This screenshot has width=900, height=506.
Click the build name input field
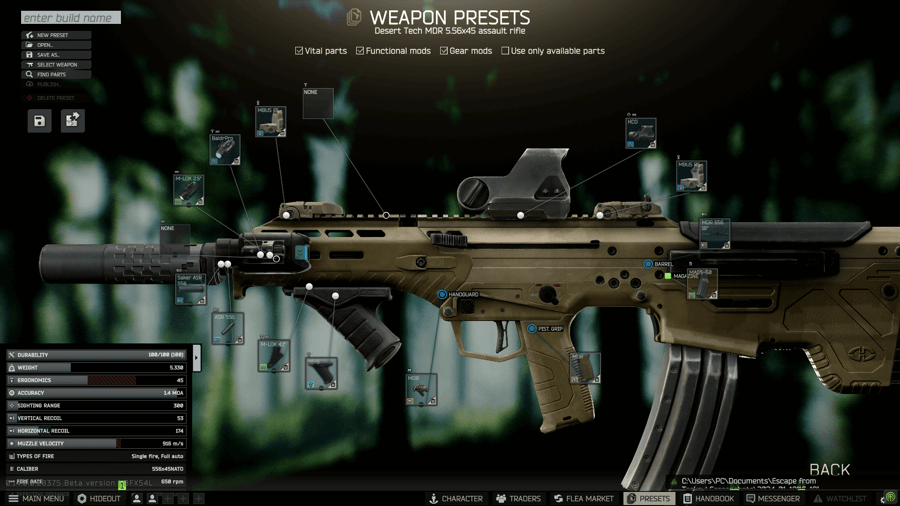click(70, 18)
